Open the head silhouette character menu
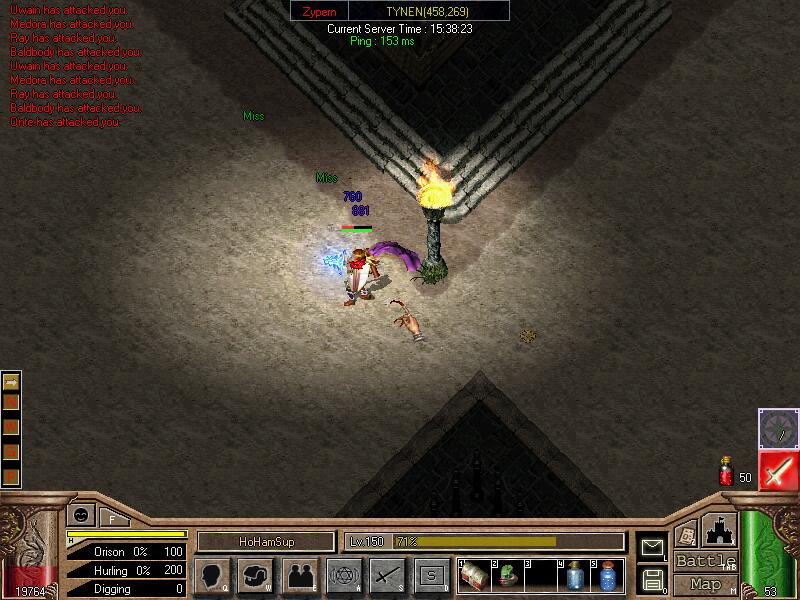This screenshot has height=600, width=800. [212, 576]
